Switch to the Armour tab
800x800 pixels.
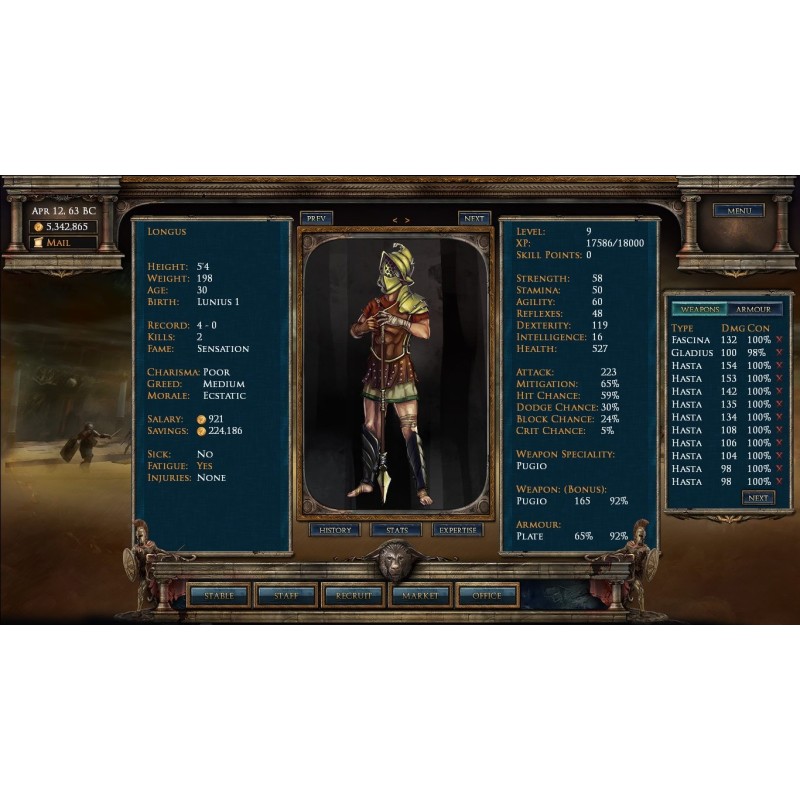[x=753, y=309]
